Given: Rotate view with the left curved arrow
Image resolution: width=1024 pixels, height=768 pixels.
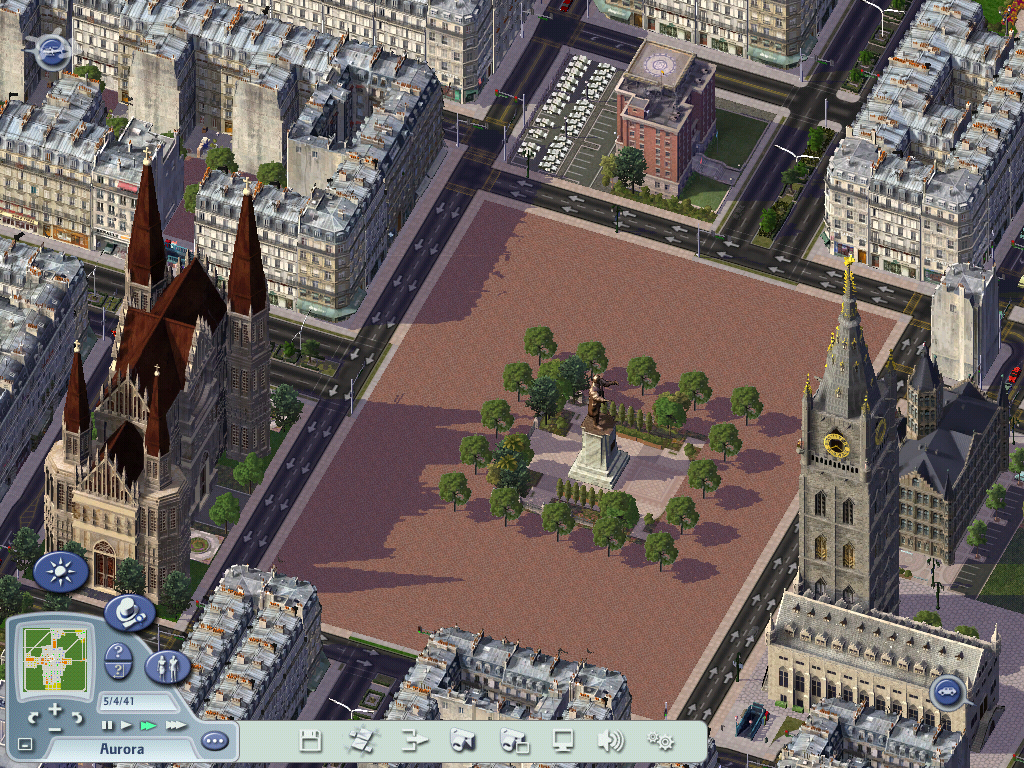Looking at the screenshot, I should click(x=34, y=717).
